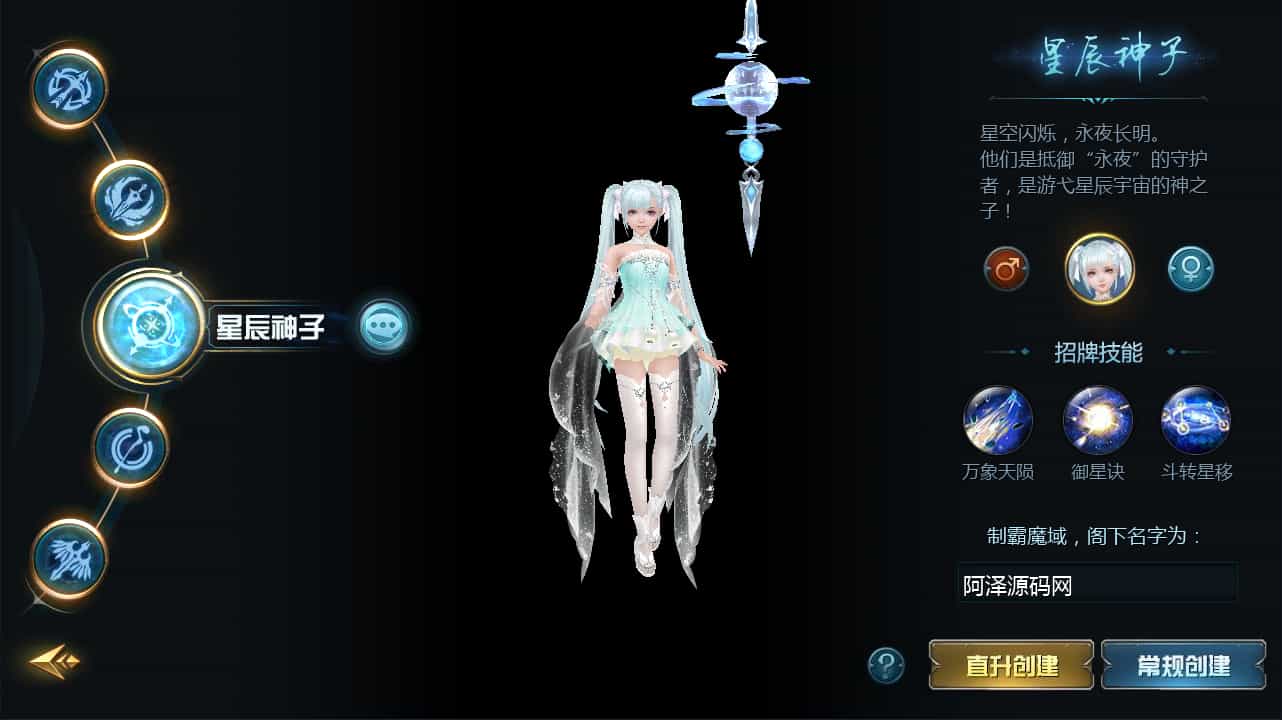Open the 御星诀 skill icon
Screen dimensions: 1282x720
click(1096, 422)
